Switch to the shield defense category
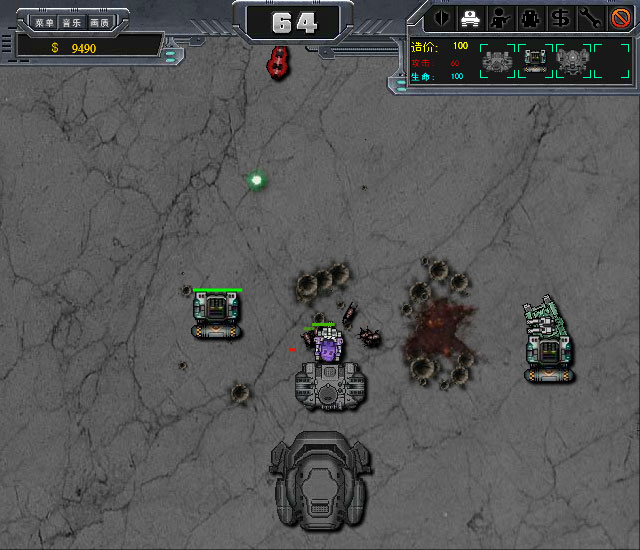640x550 pixels. pos(440,17)
